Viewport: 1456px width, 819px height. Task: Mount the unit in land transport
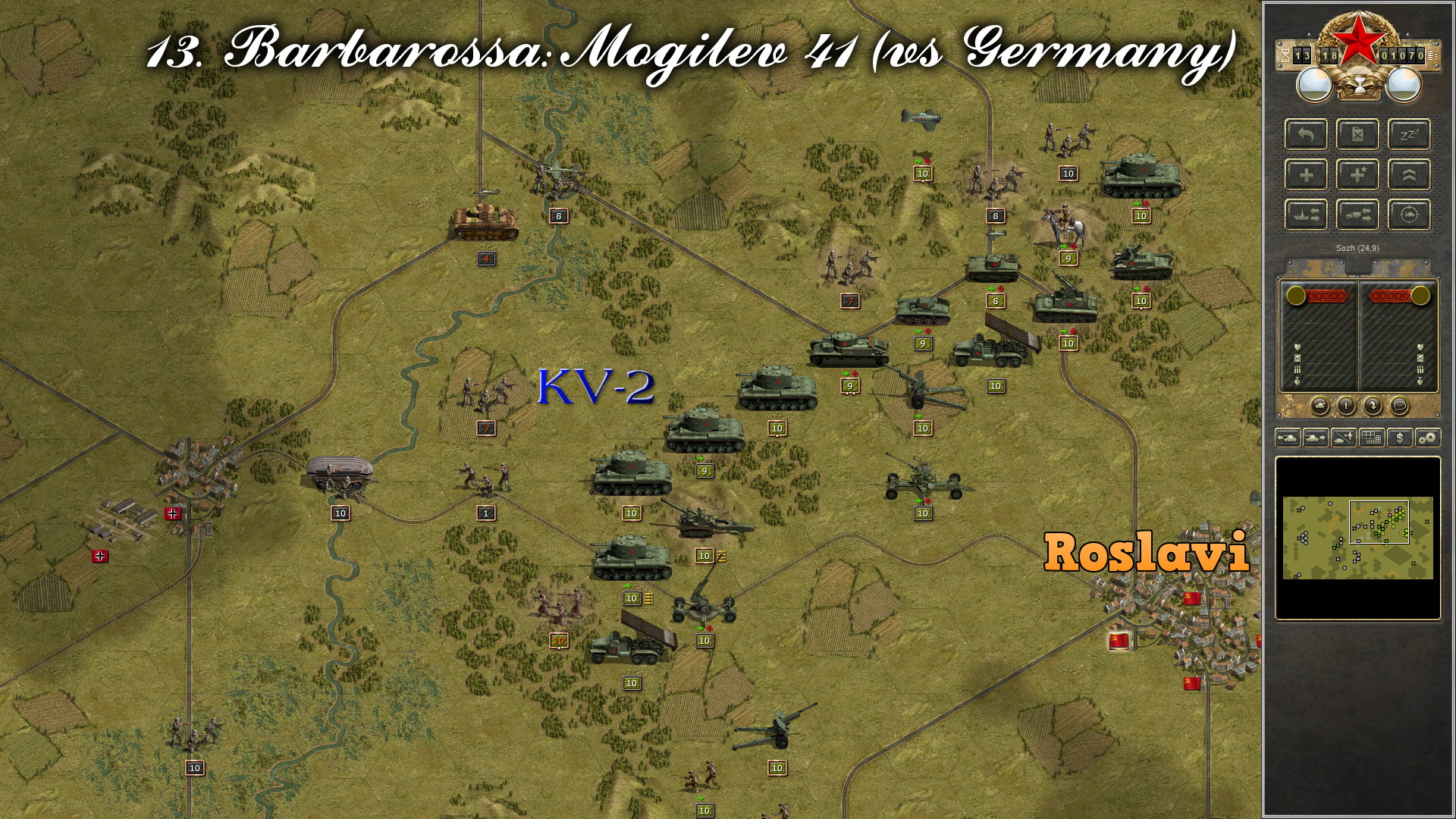click(x=1360, y=215)
